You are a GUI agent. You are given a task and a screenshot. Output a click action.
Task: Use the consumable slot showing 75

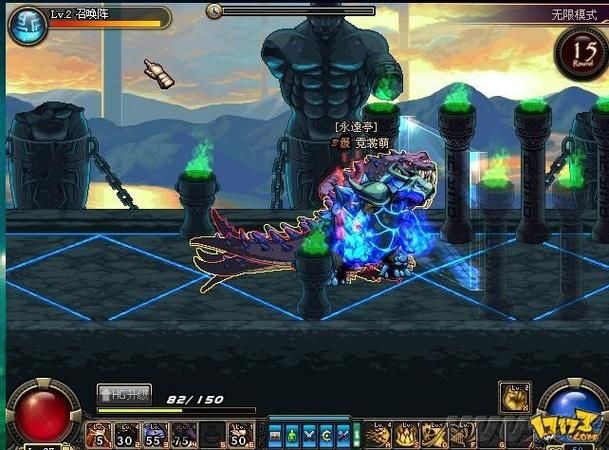(x=183, y=435)
